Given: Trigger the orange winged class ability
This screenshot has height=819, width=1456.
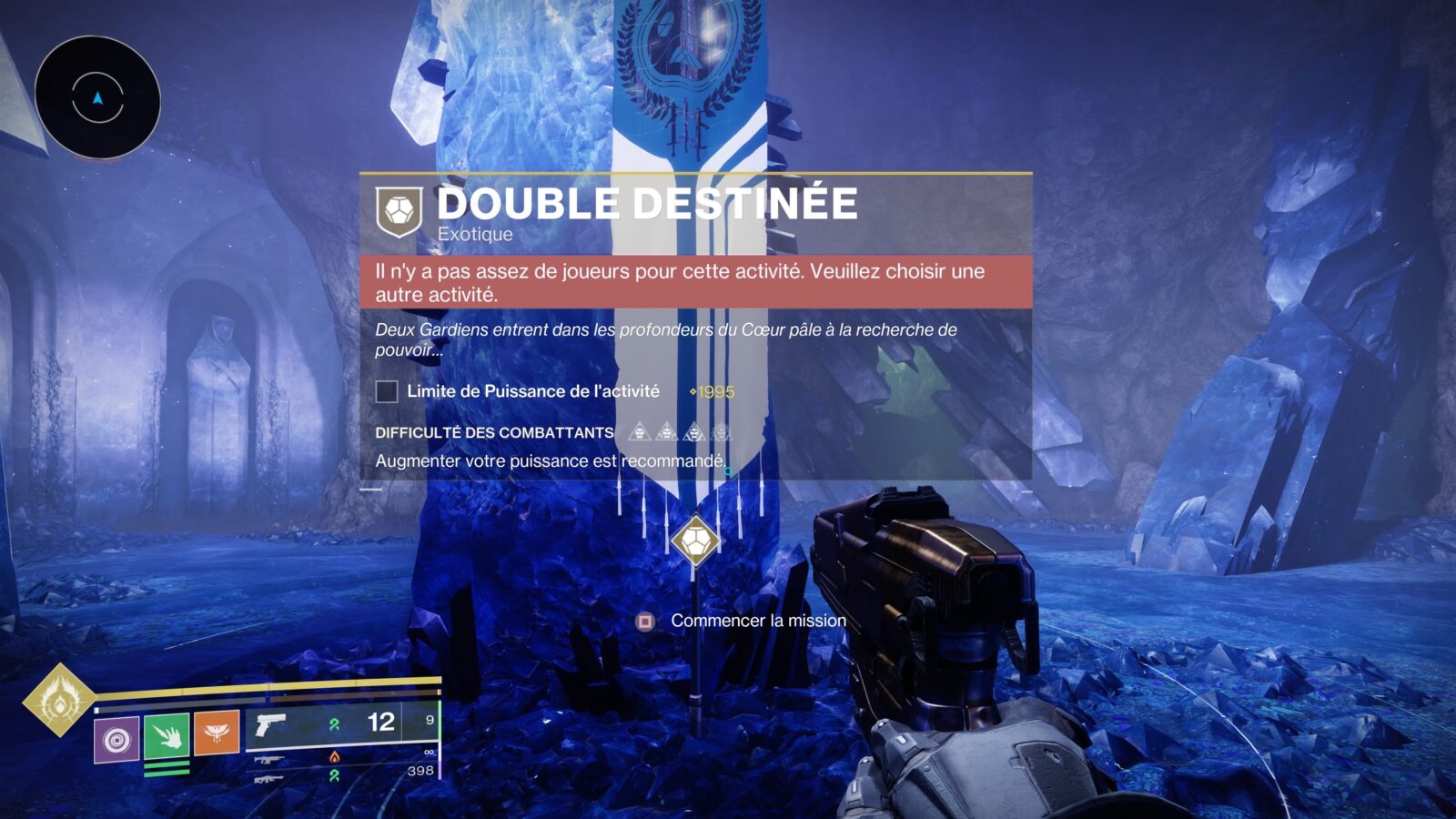Looking at the screenshot, I should (217, 733).
